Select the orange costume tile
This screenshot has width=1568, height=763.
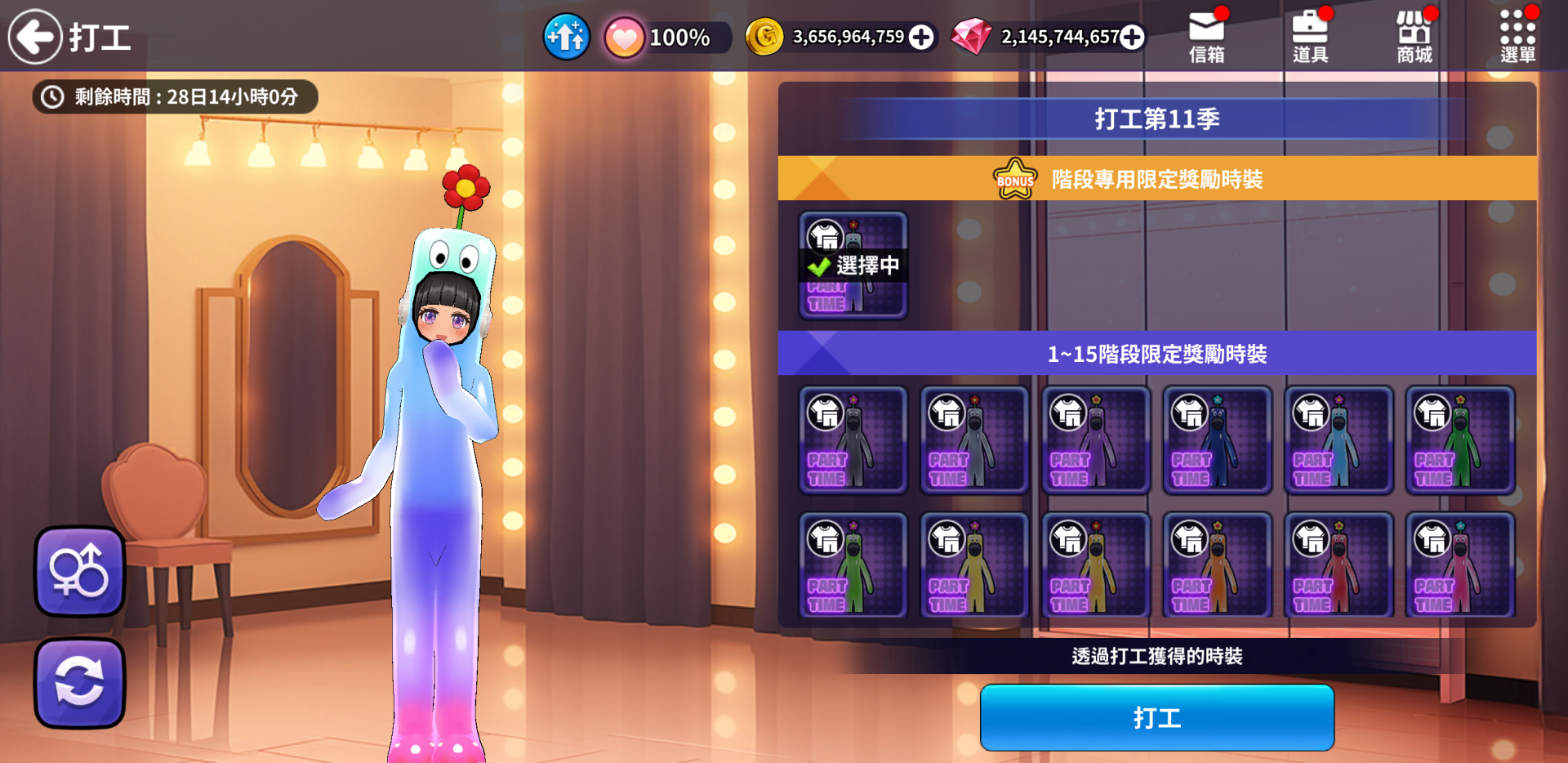click(1217, 566)
